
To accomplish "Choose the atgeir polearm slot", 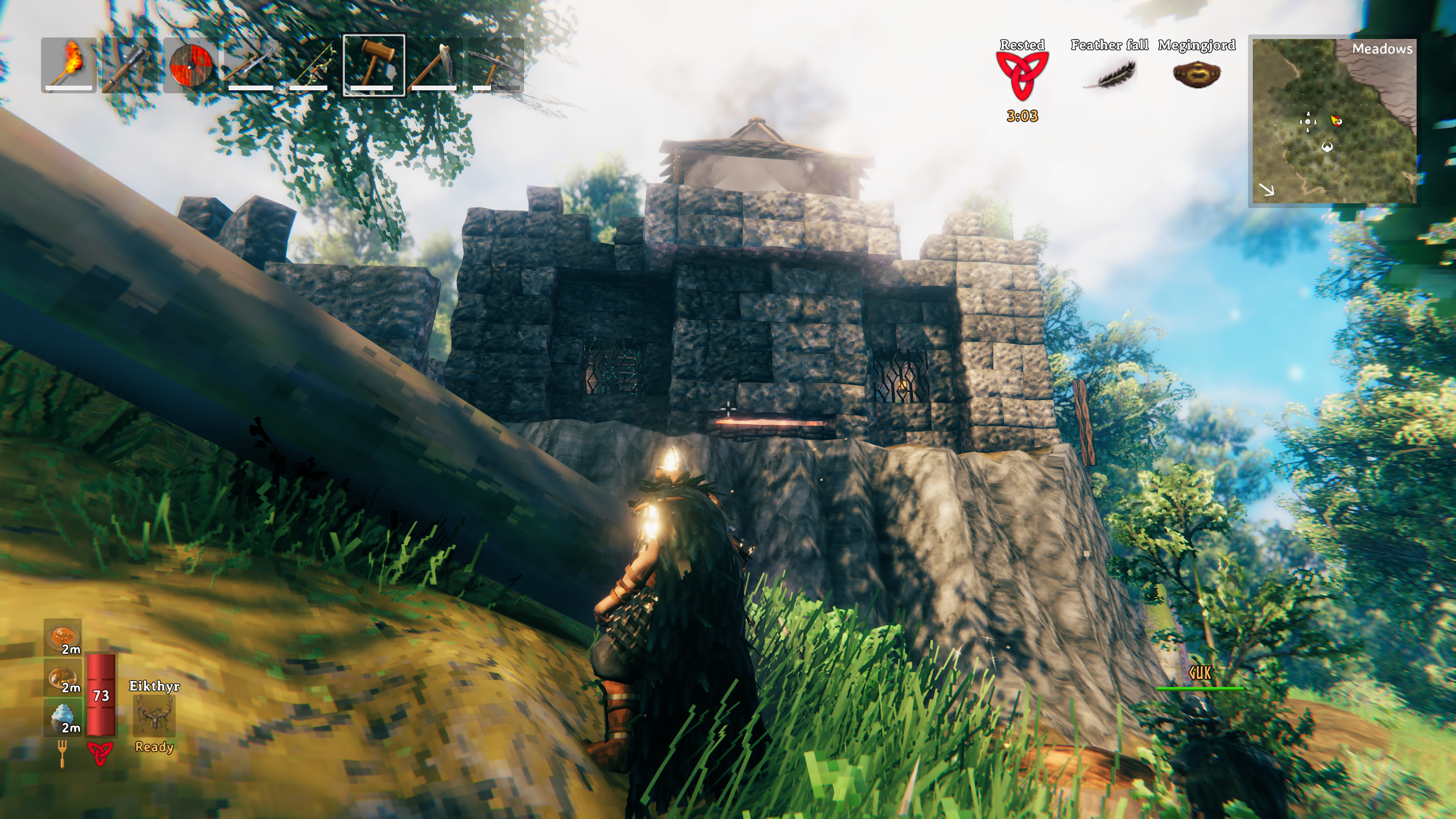I will pos(251,64).
